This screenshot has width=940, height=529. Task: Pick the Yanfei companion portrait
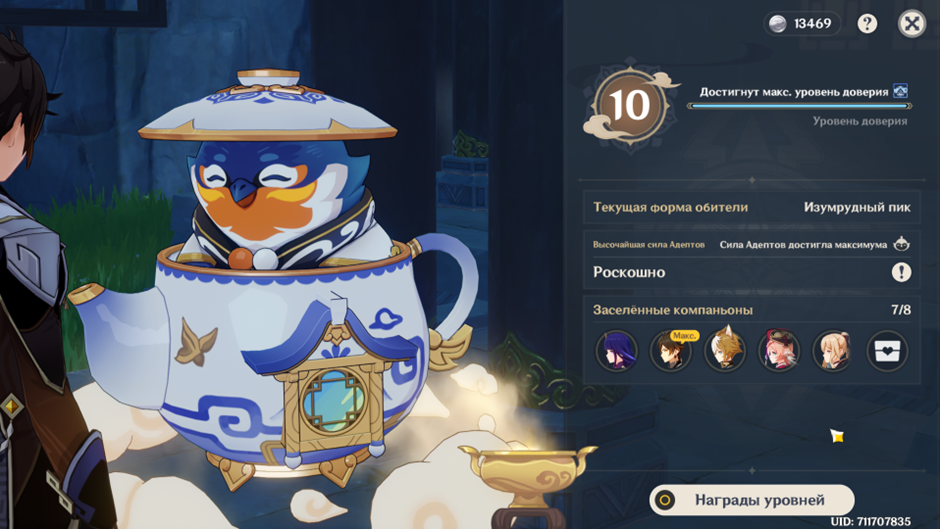(778, 351)
